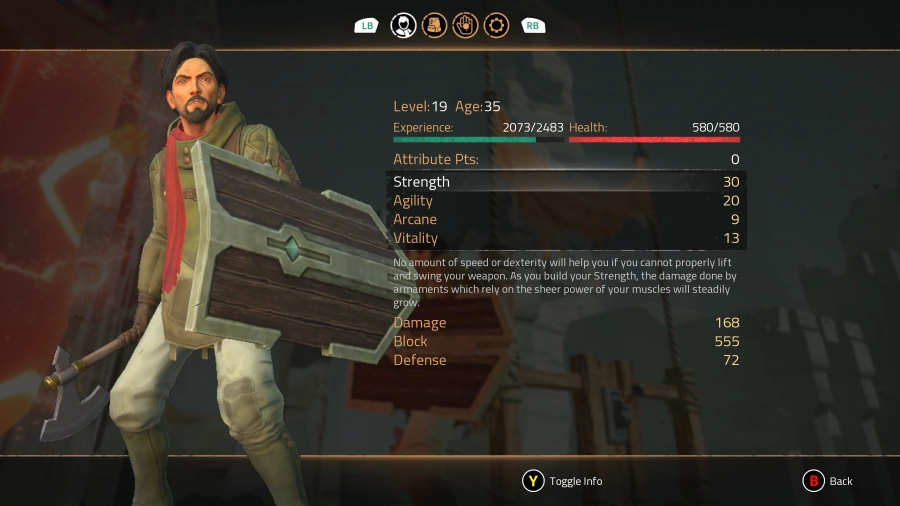Click the Toggle Info option
Image resolution: width=900 pixels, height=506 pixels.
coord(563,481)
